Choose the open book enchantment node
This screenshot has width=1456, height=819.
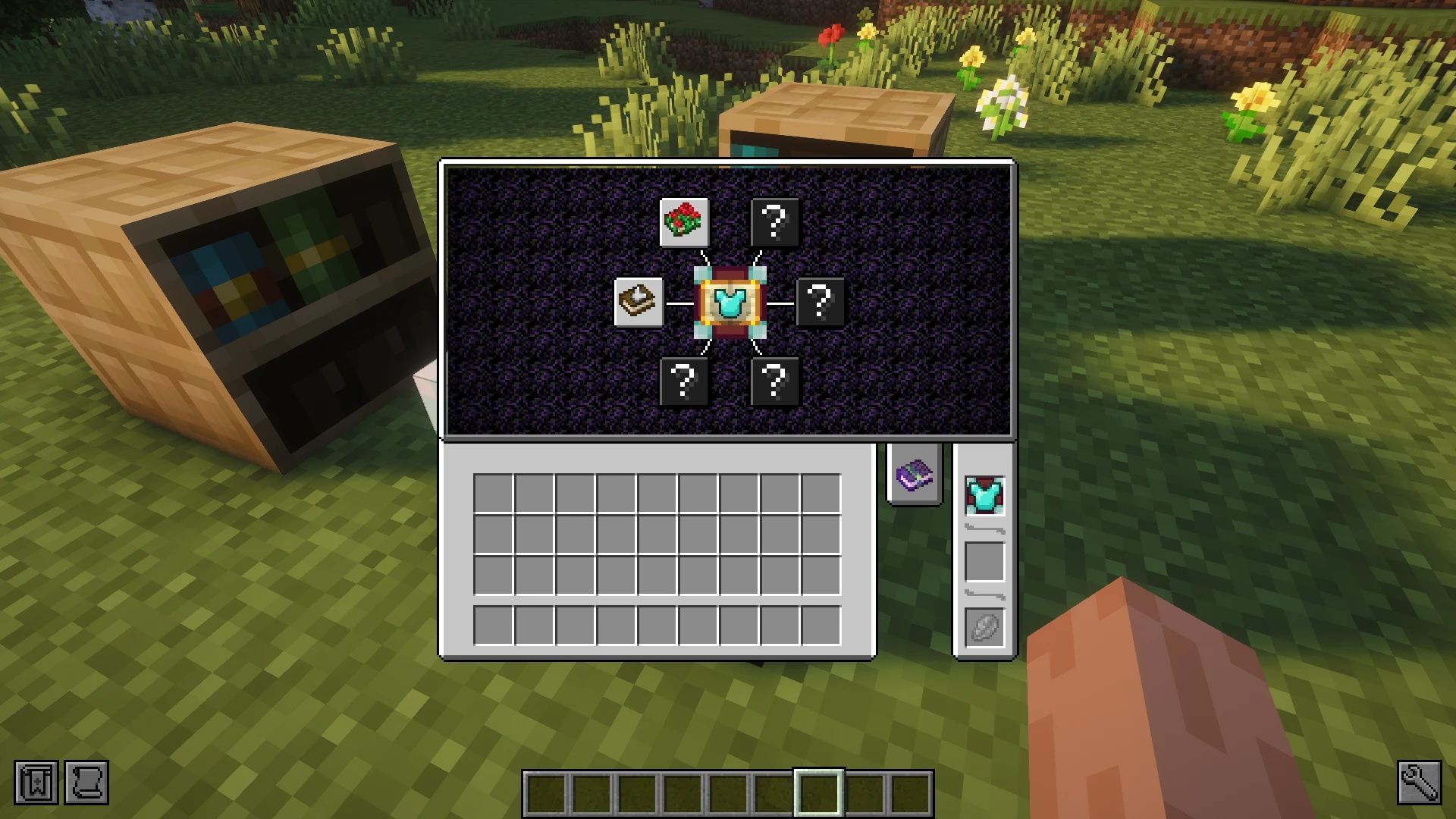point(639,302)
